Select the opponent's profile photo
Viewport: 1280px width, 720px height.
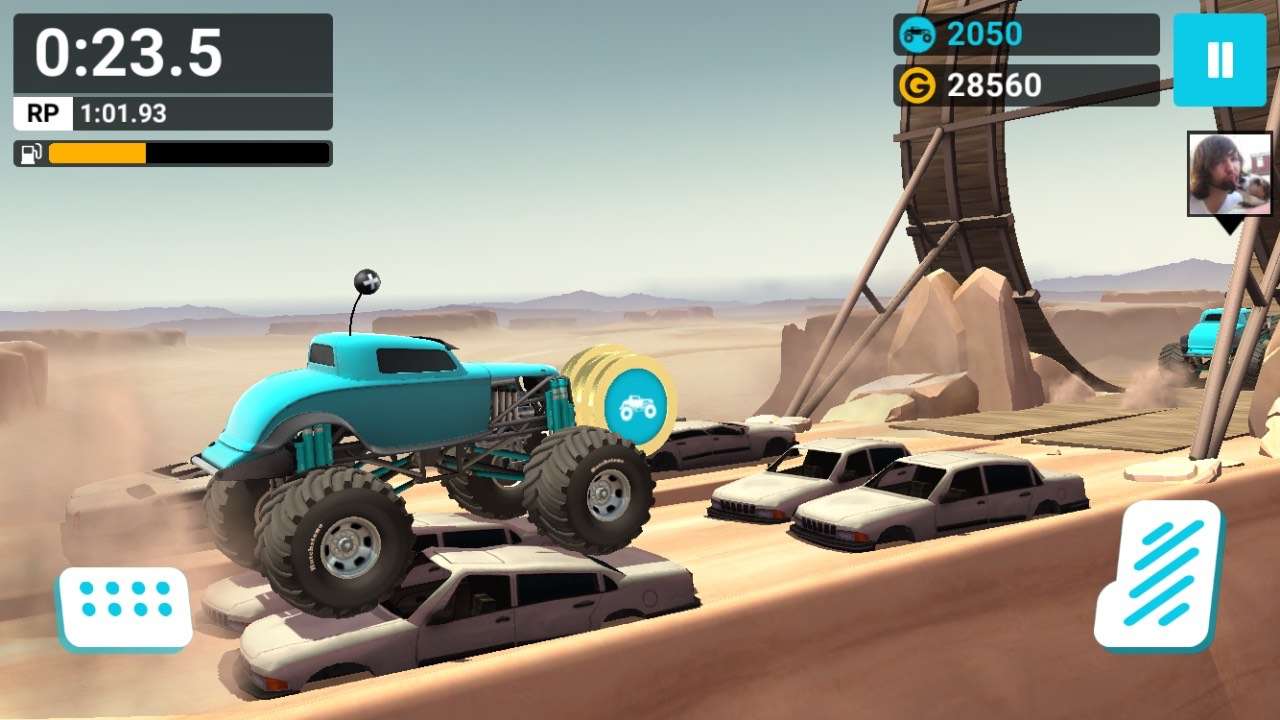tap(1229, 174)
